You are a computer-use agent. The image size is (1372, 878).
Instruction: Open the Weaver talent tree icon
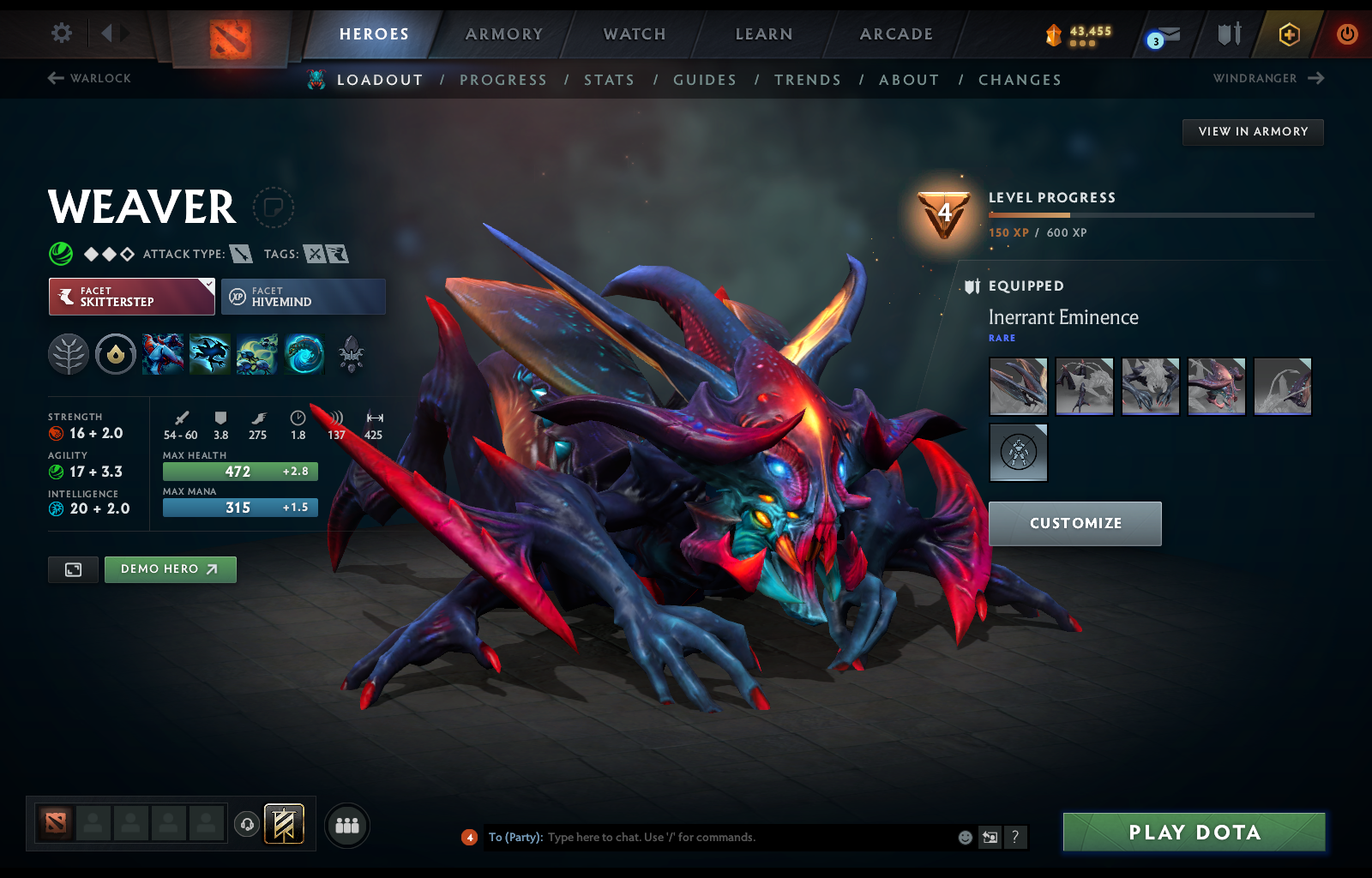69,354
